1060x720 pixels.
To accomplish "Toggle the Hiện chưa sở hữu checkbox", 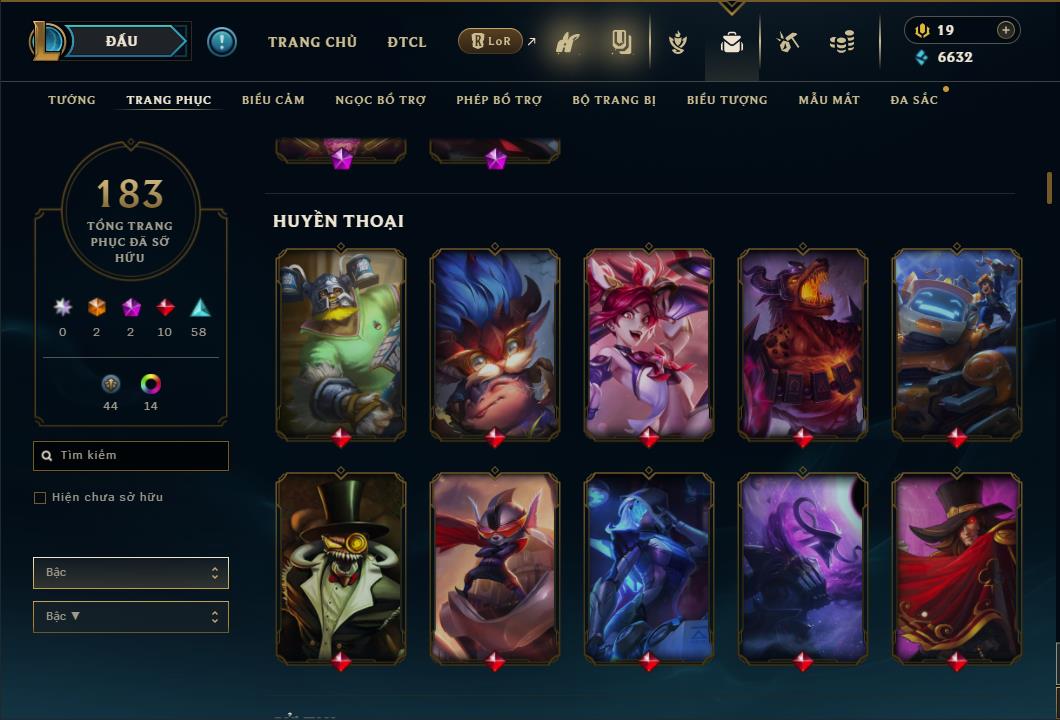I will point(40,498).
